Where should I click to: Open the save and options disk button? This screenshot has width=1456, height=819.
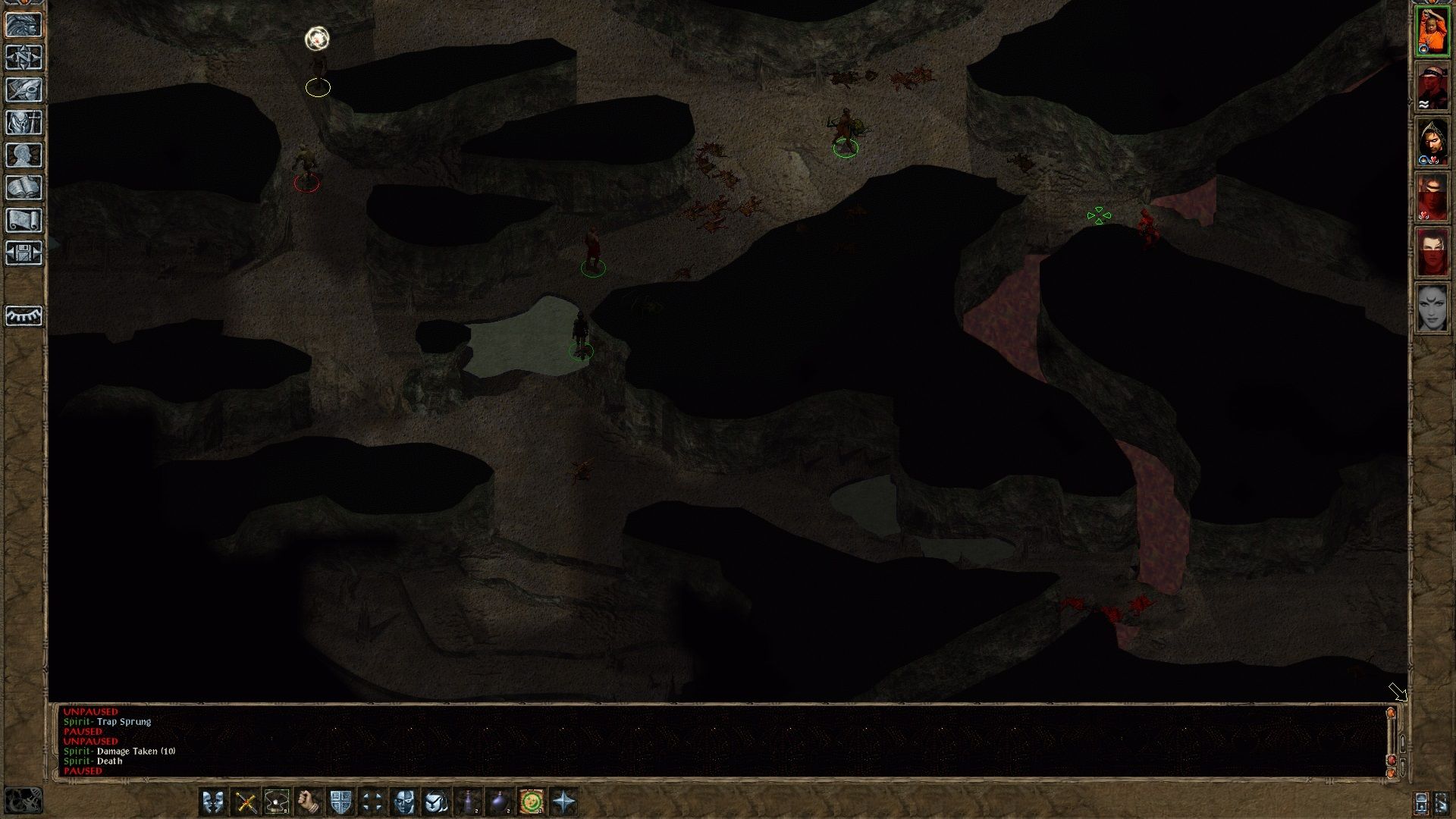pos(24,253)
